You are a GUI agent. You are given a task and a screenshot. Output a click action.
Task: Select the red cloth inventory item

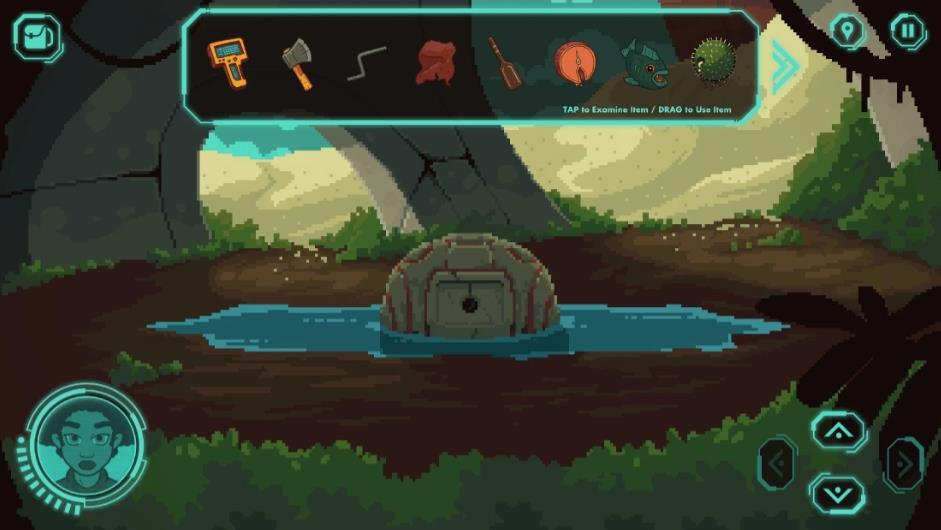tap(435, 63)
